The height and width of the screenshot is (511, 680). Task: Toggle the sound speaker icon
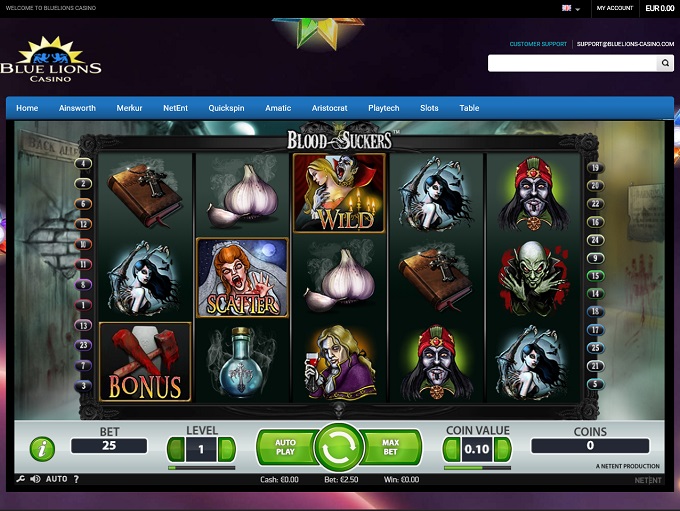click(x=36, y=479)
